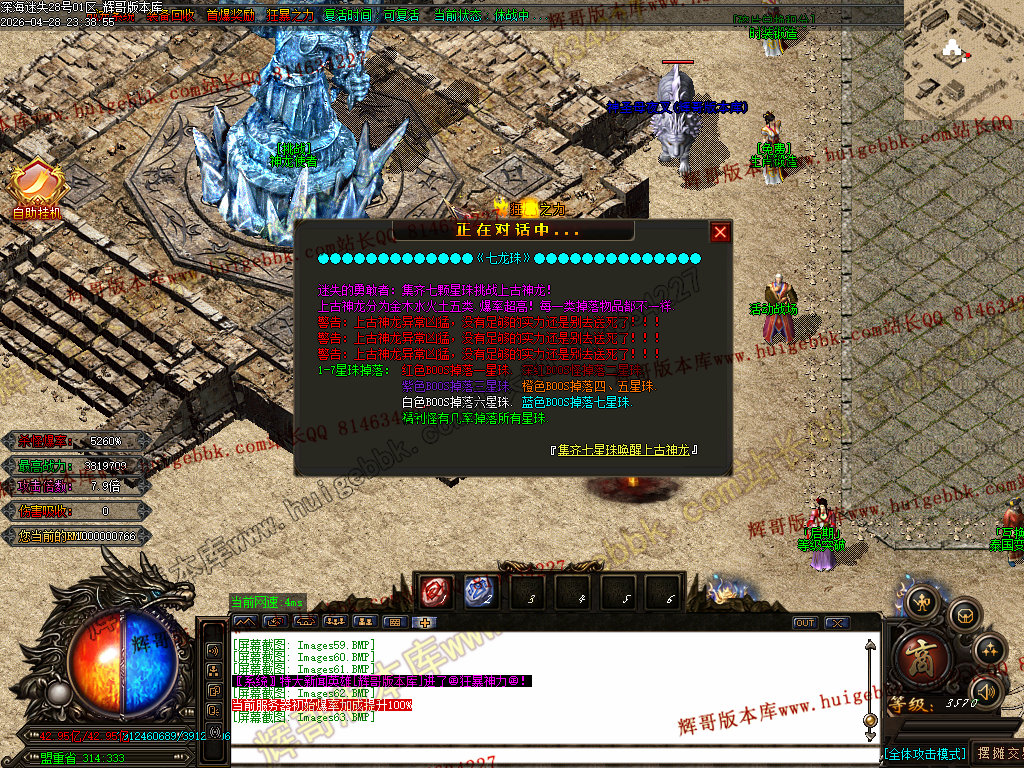Open 首爆奖励 first-kill rewards
The image size is (1024, 768).
tap(230, 16)
